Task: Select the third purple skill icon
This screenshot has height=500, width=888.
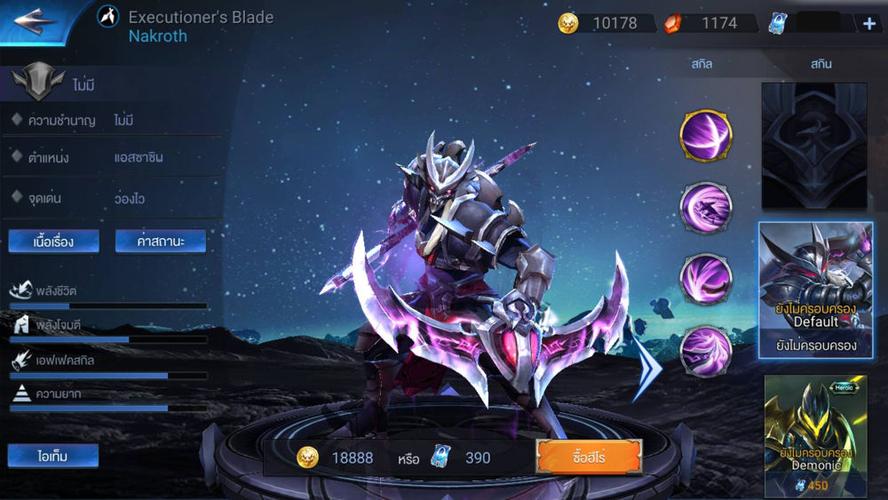Action: tap(706, 279)
